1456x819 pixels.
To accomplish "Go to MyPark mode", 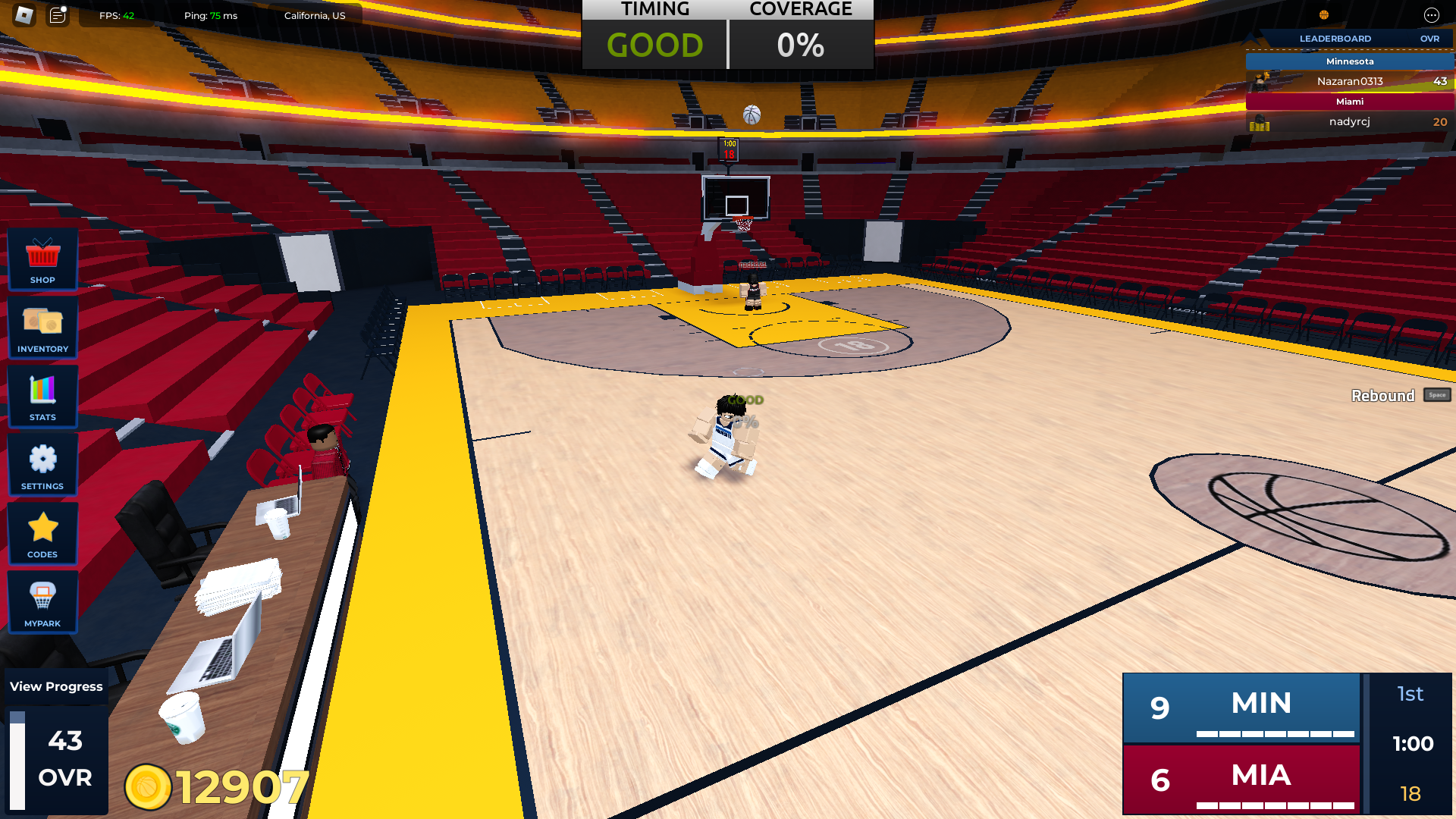I will [x=42, y=603].
